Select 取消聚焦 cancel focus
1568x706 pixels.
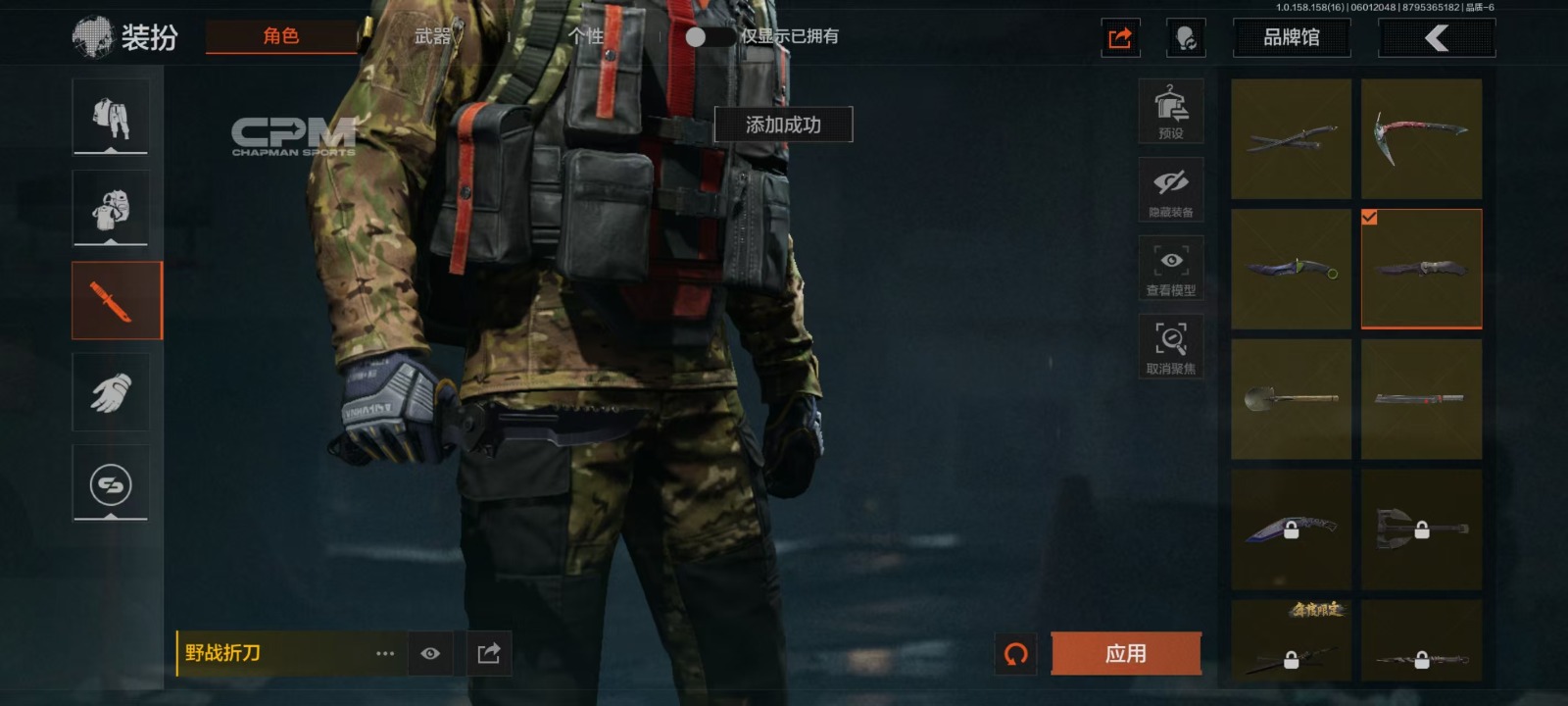click(x=1171, y=347)
